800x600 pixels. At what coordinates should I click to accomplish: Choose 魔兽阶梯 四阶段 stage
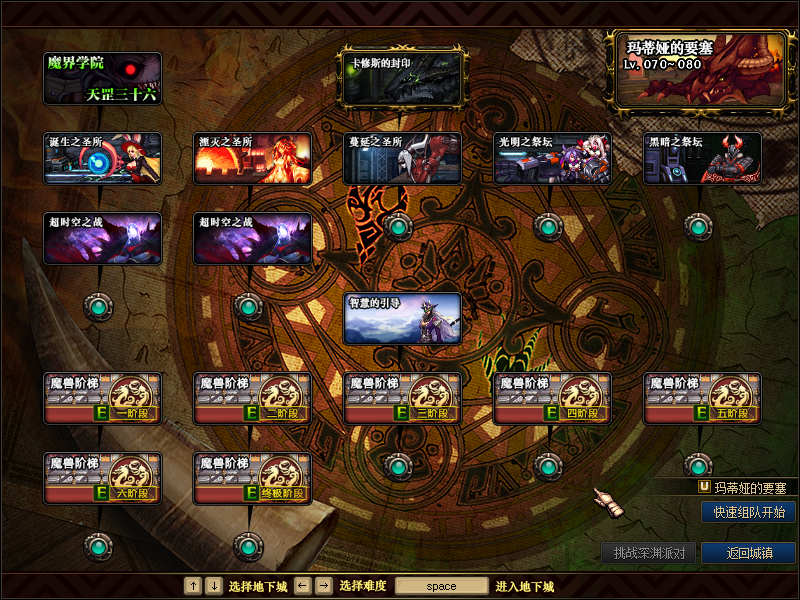[552, 398]
